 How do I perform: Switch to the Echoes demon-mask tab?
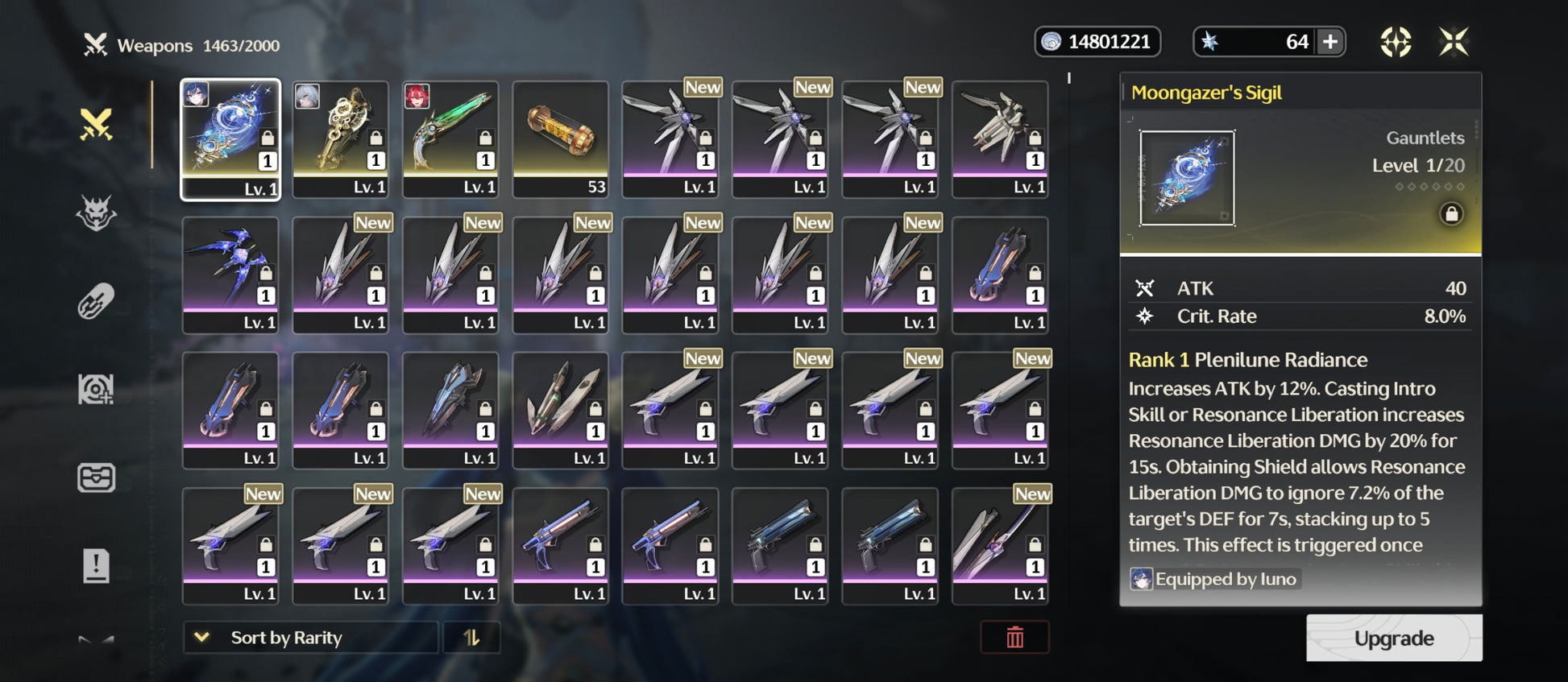[96, 213]
